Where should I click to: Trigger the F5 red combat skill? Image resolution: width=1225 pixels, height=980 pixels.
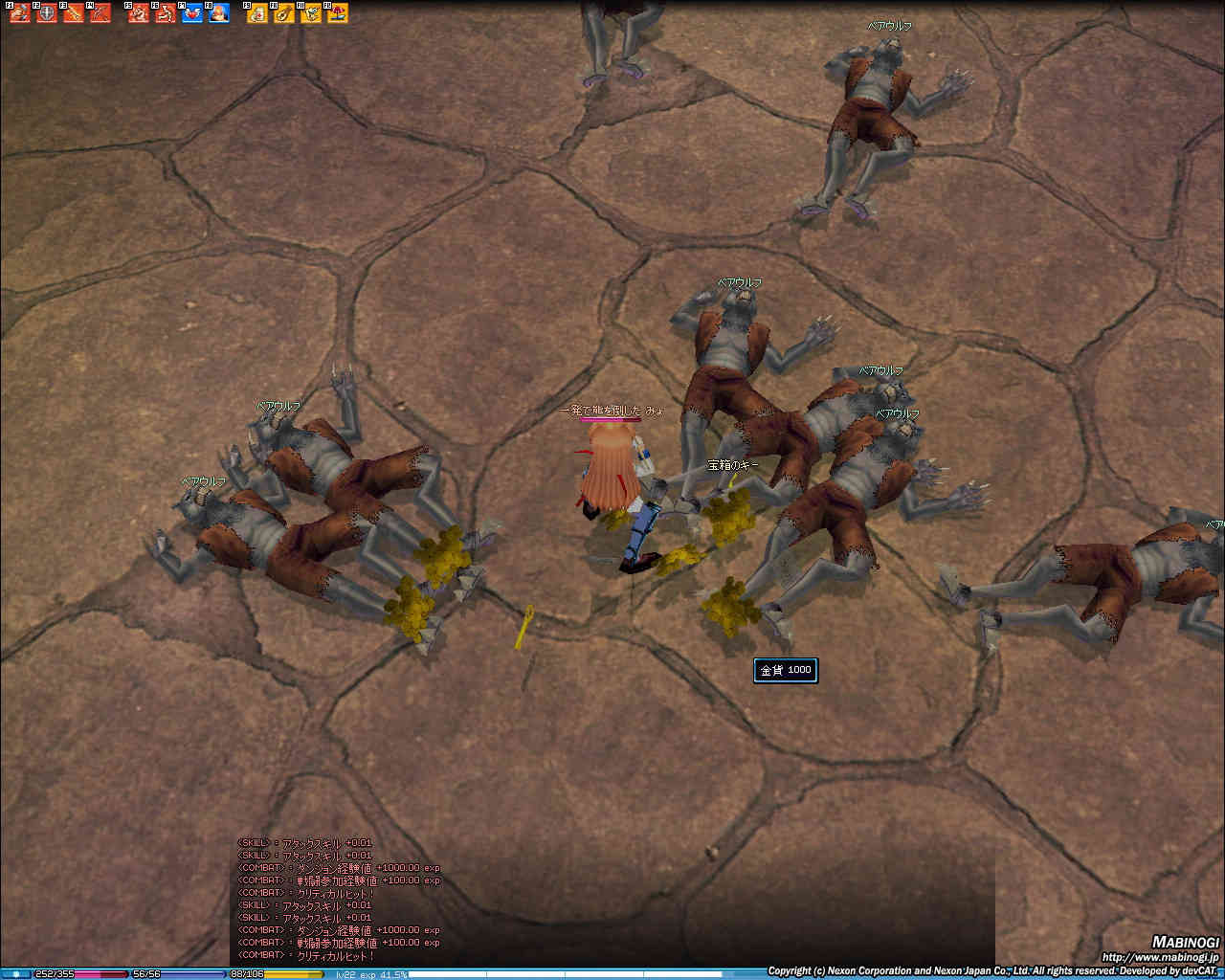coord(139,13)
